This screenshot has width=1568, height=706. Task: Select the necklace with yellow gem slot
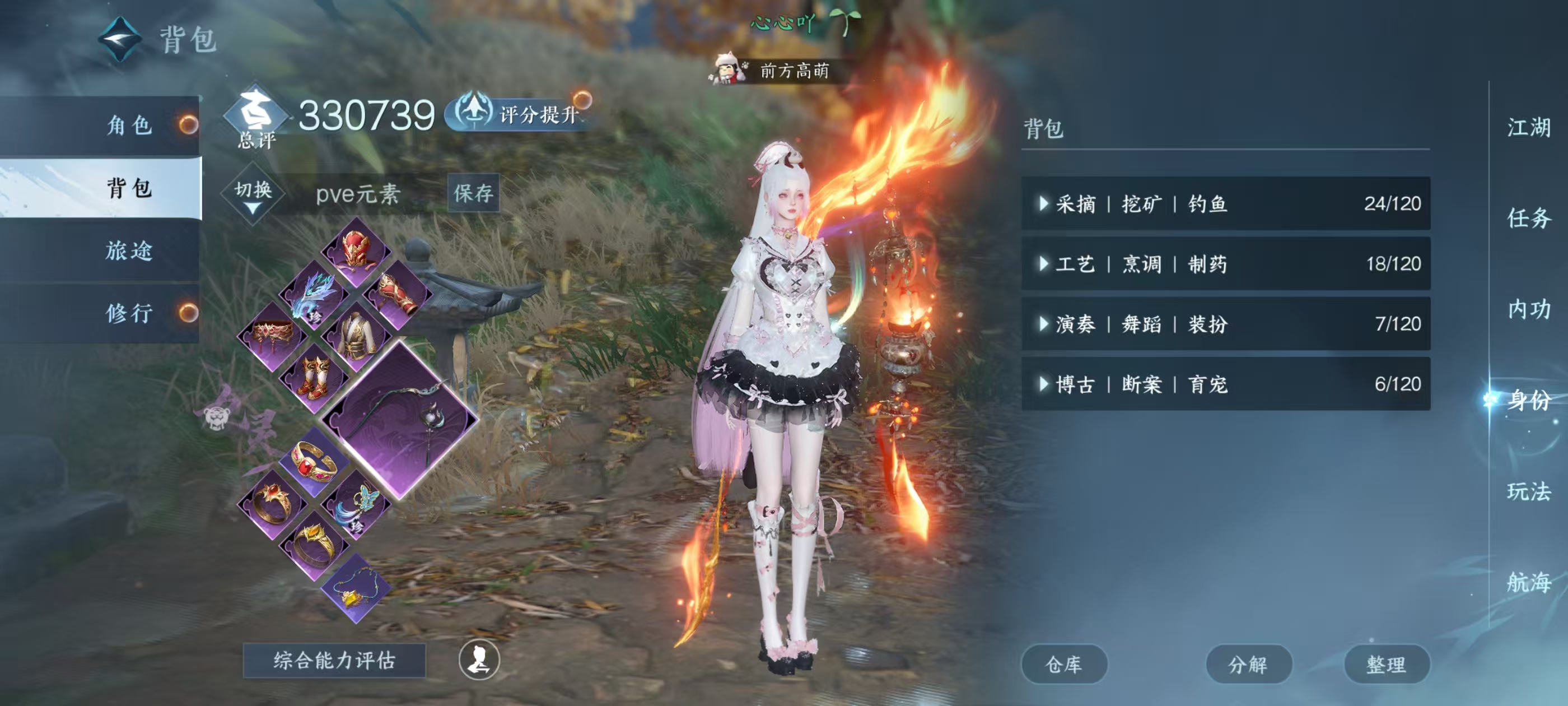[x=356, y=588]
